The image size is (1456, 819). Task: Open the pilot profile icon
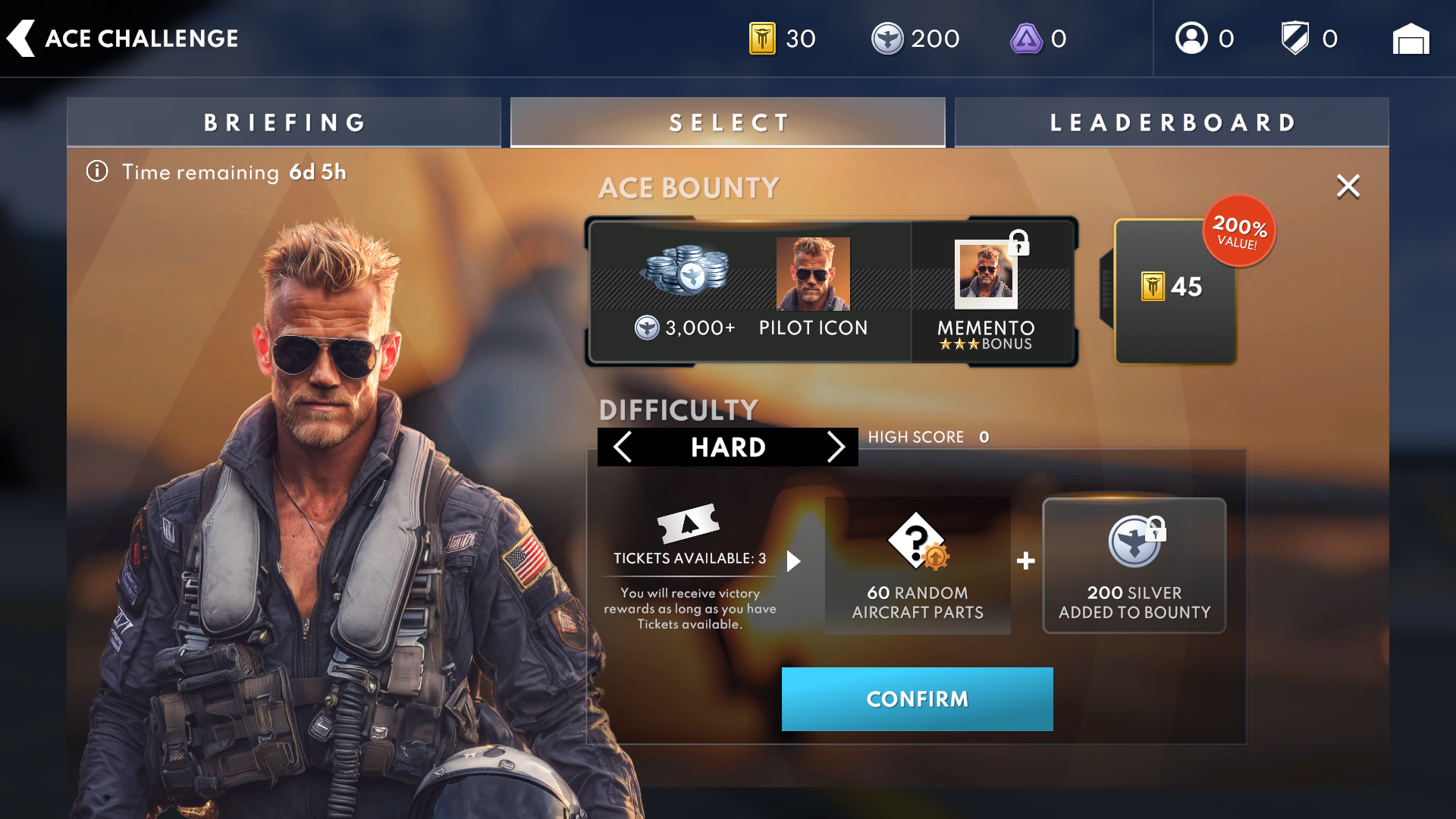point(1191,36)
